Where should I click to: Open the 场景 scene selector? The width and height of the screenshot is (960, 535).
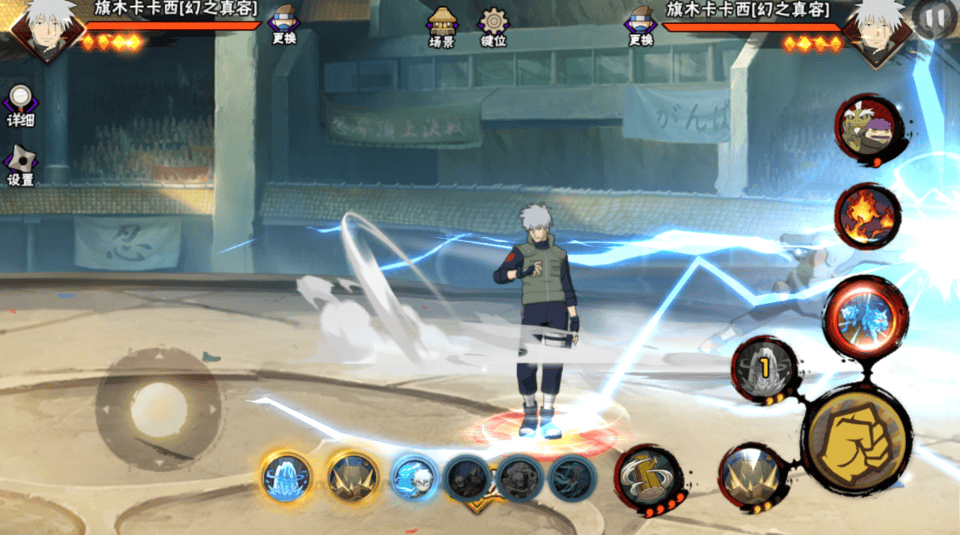(x=441, y=26)
